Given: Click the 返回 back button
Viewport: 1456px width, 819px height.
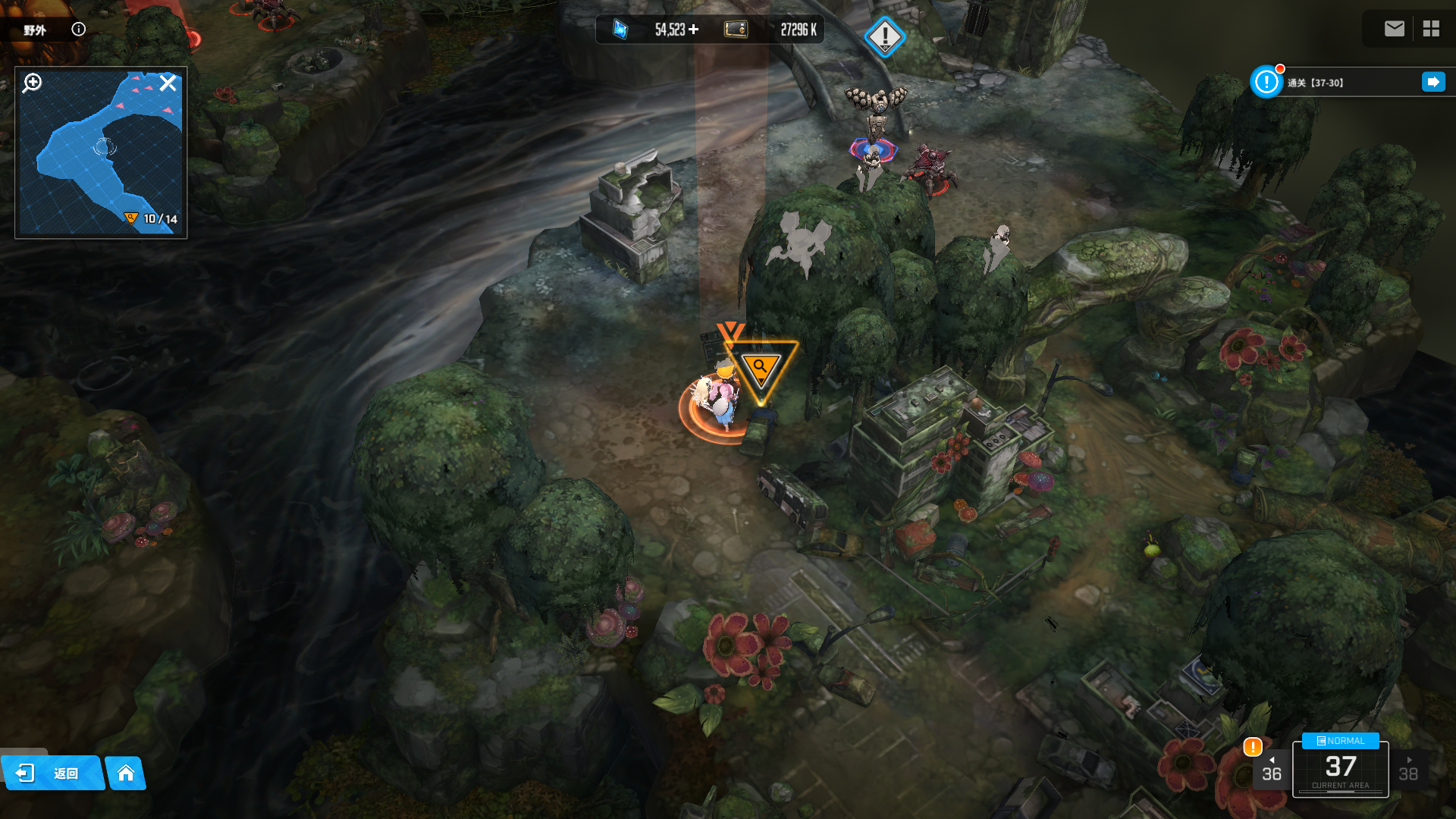Looking at the screenshot, I should [x=52, y=773].
